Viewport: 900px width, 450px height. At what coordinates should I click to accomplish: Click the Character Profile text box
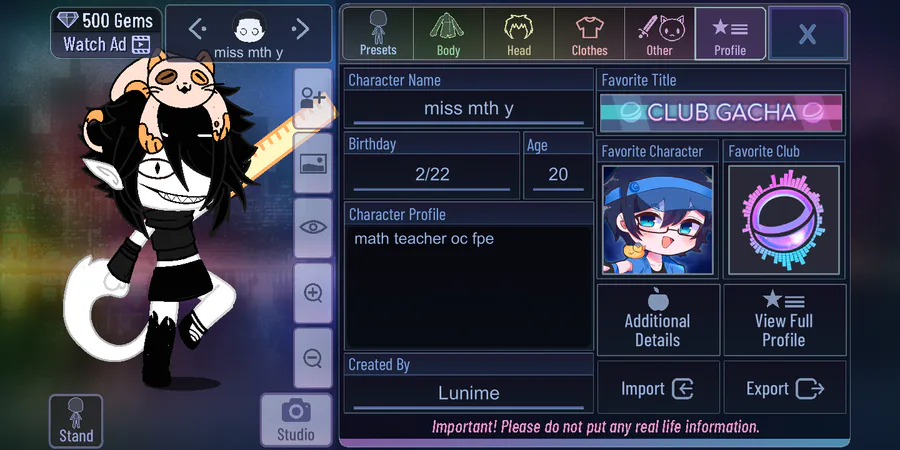tap(468, 287)
